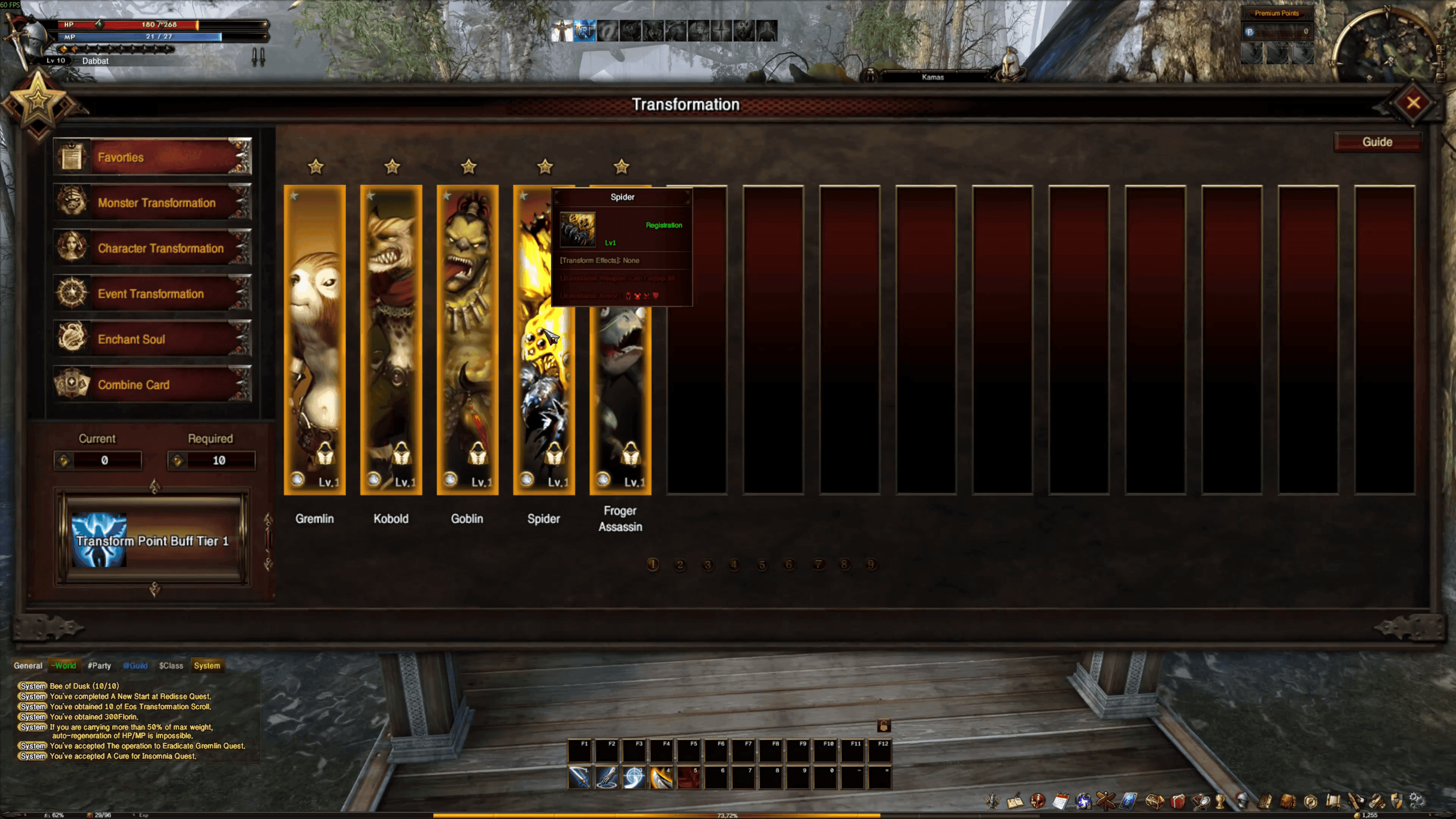Open the Enchant Soul menu
This screenshot has height=819, width=1456.
(x=152, y=339)
